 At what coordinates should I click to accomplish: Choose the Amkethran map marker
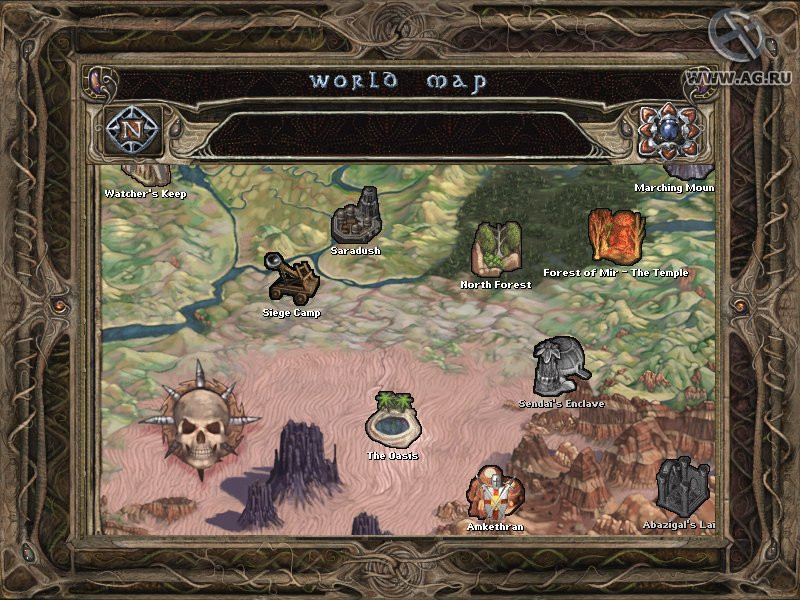(x=495, y=491)
